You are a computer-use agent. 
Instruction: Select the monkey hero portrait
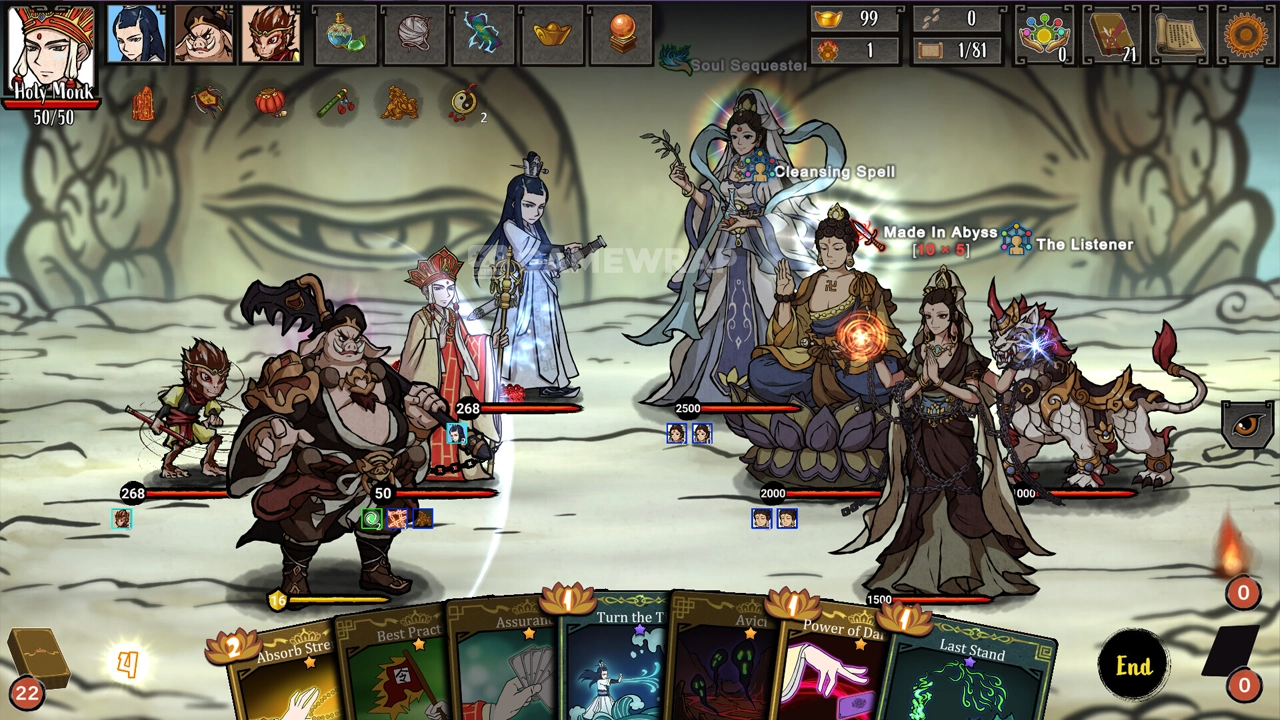(x=271, y=35)
